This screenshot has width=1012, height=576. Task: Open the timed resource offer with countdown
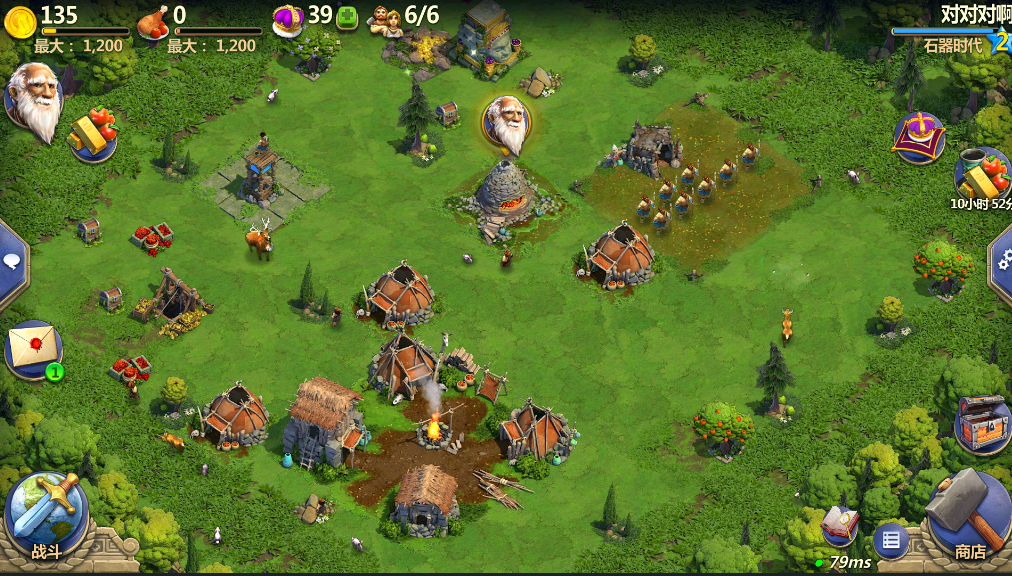tap(980, 176)
